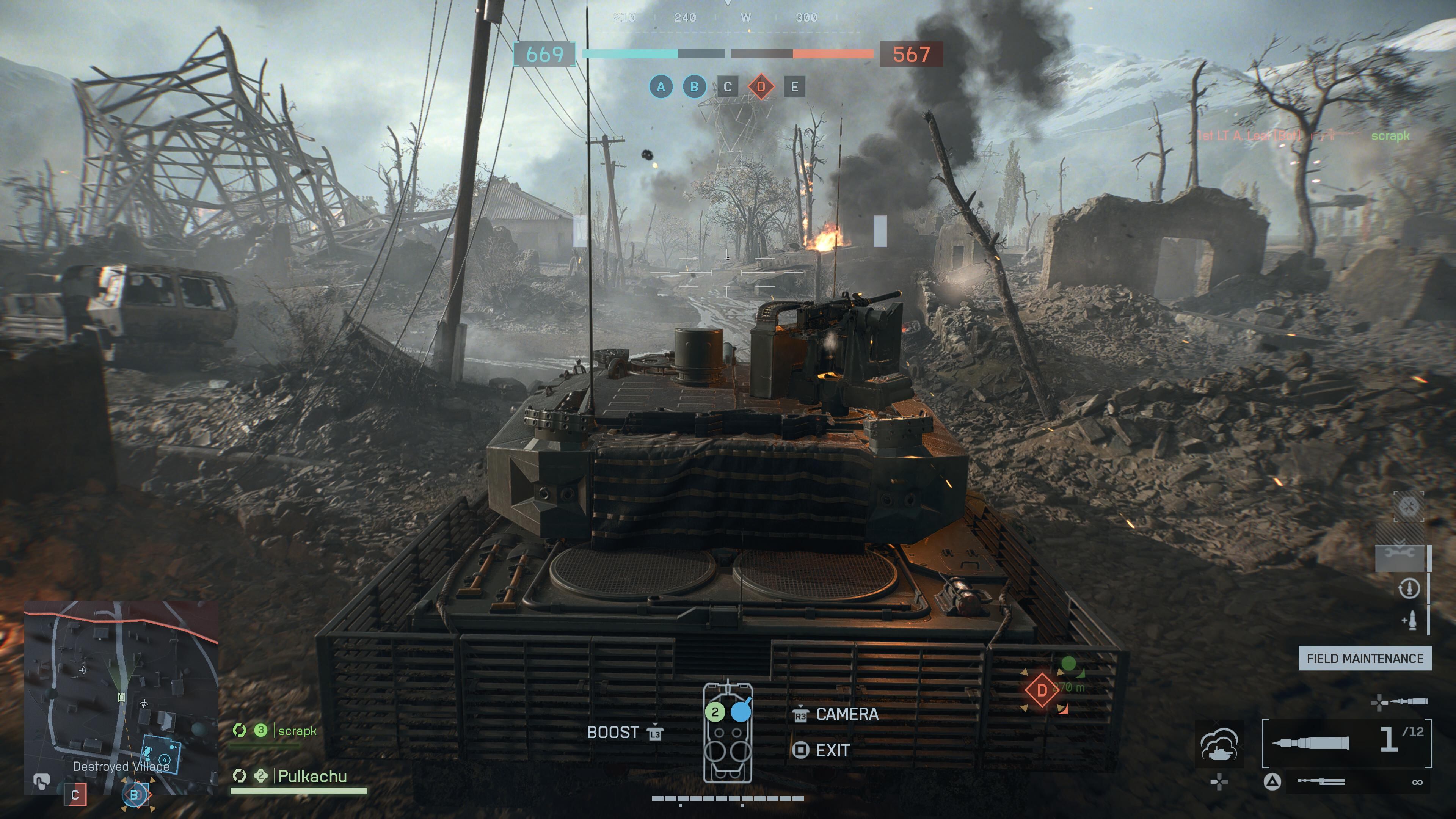Screen dimensions: 1456x819
Task: Activate the shell reload ability icon
Action: 1408,588
